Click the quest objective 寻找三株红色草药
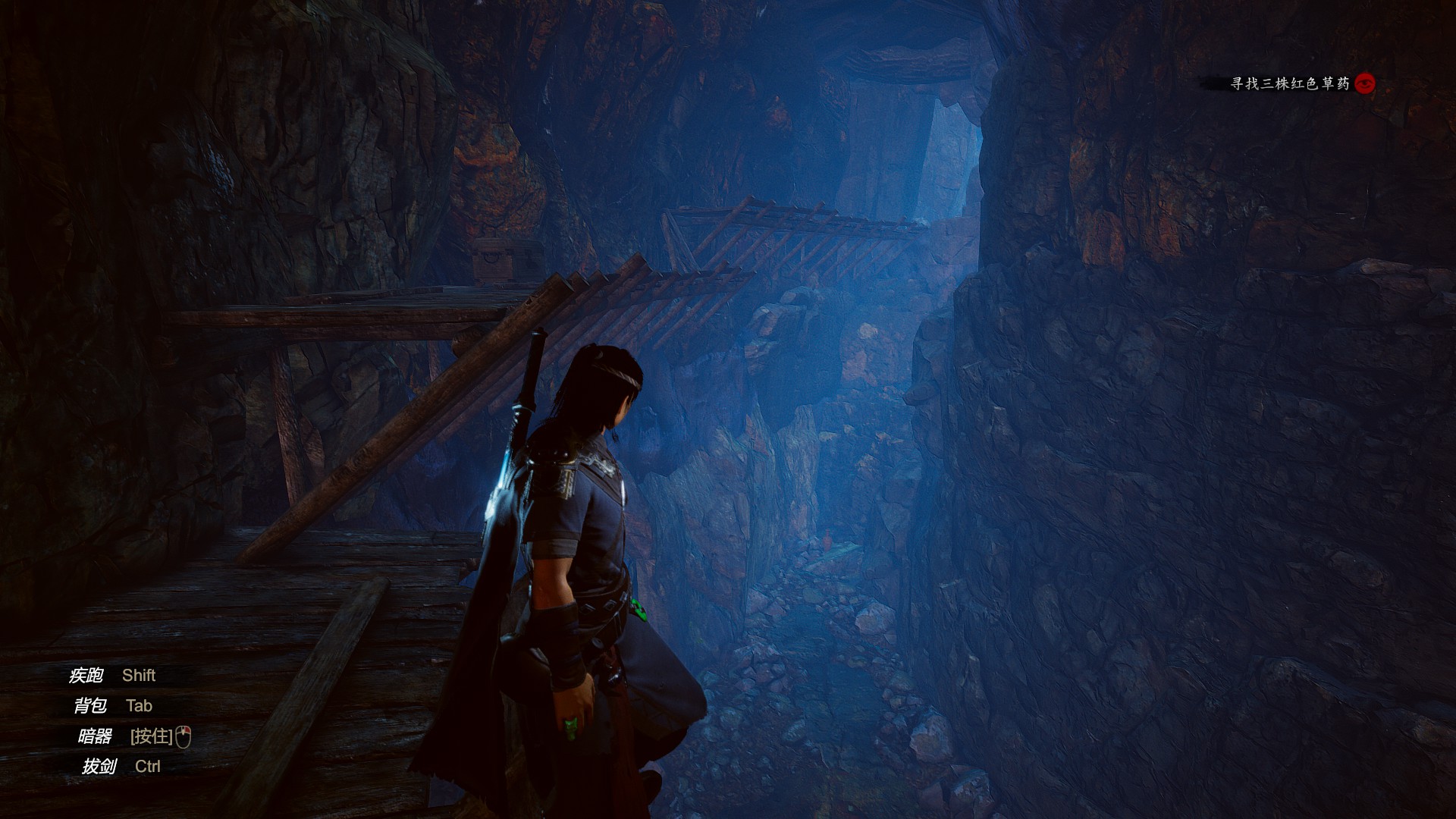1456x819 pixels. 1289,84
